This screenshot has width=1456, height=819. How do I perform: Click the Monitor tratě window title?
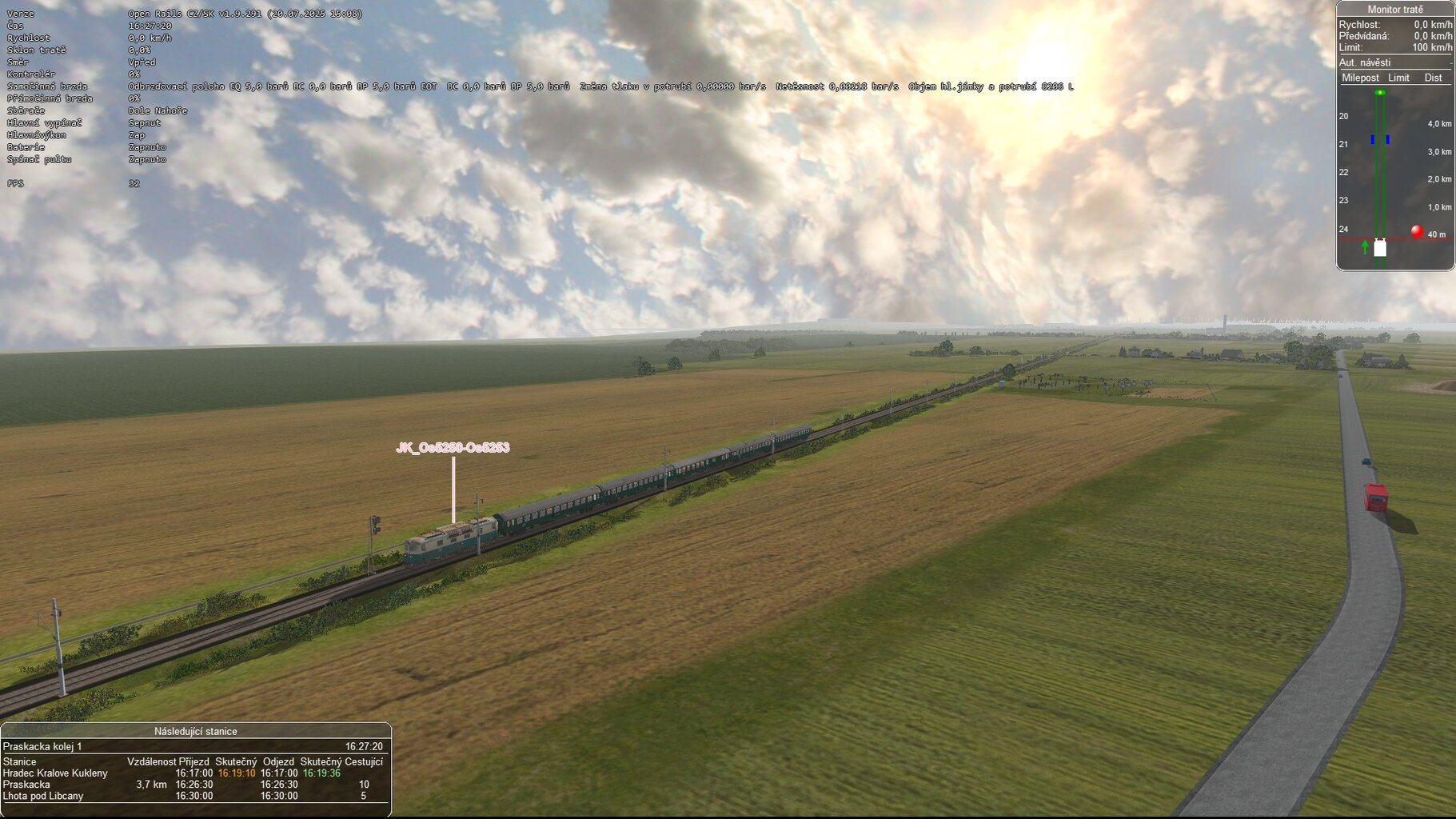click(x=1394, y=10)
